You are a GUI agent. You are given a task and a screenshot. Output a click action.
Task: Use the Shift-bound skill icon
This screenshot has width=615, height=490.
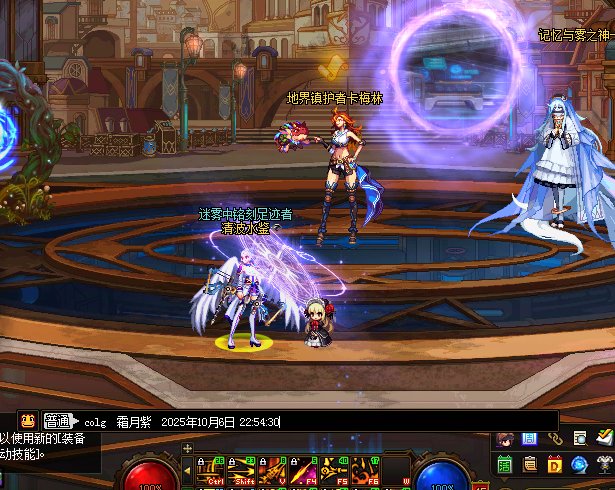tap(242, 469)
